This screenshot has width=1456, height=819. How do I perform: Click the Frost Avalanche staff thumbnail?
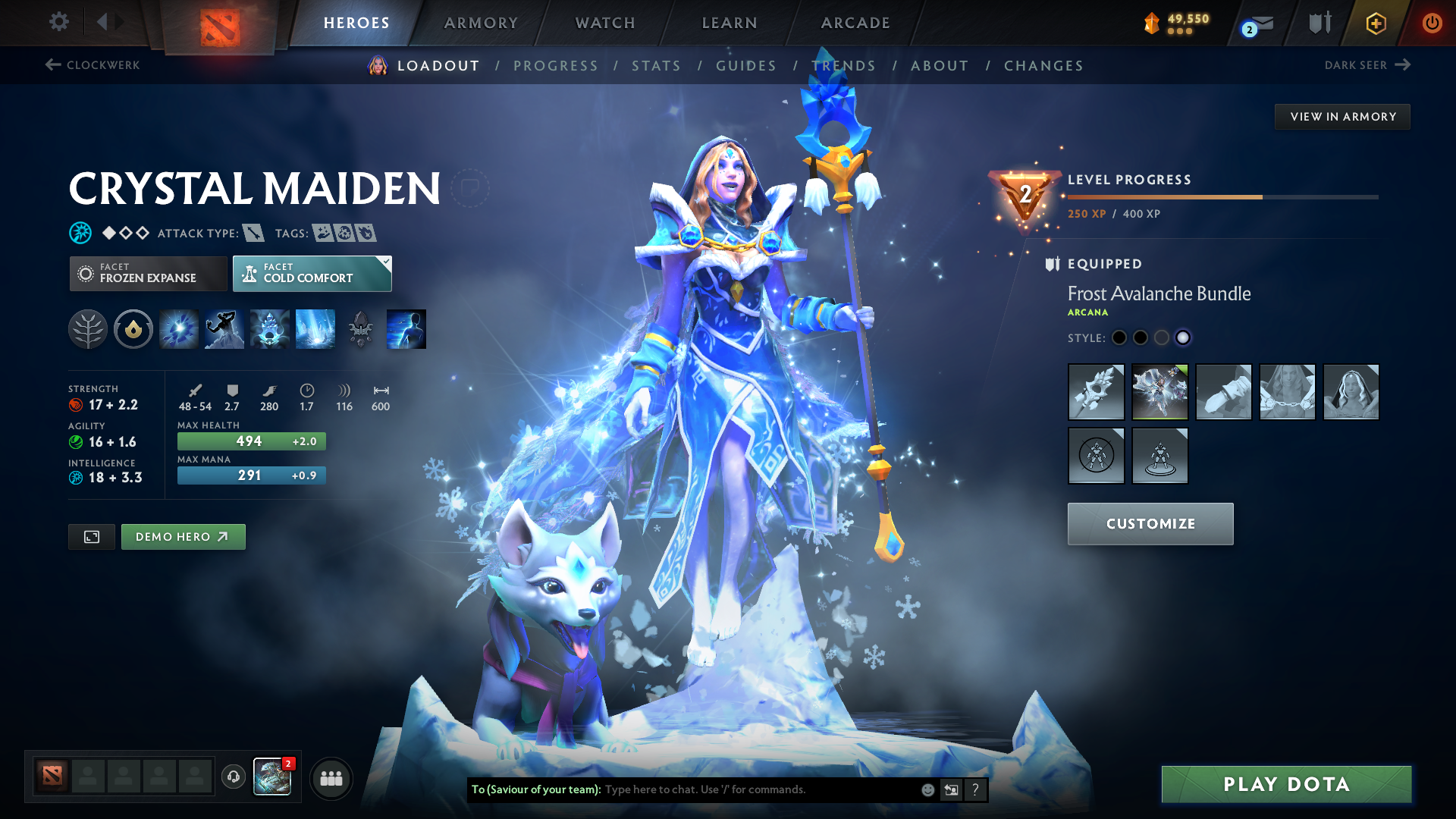[1096, 392]
